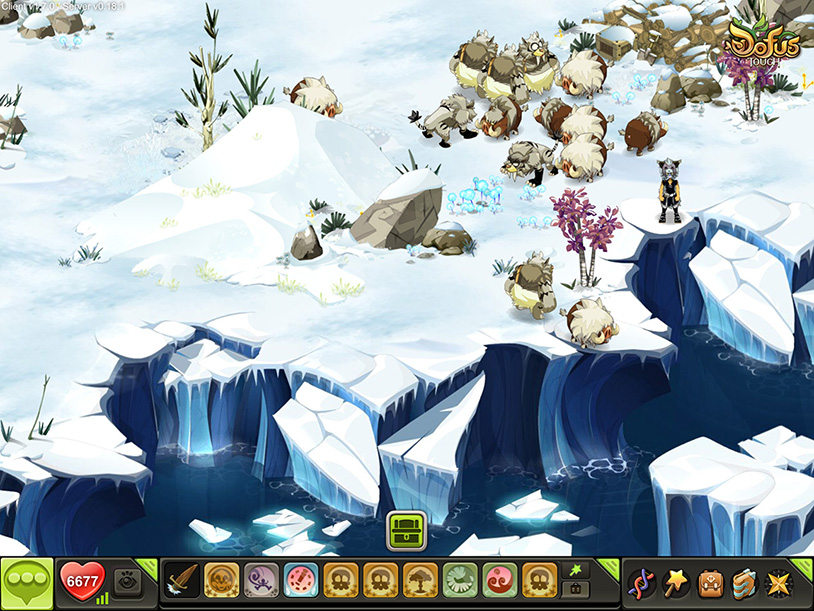Open the blue-banded book menu icon
This screenshot has height=611, width=814.
[x=745, y=582]
